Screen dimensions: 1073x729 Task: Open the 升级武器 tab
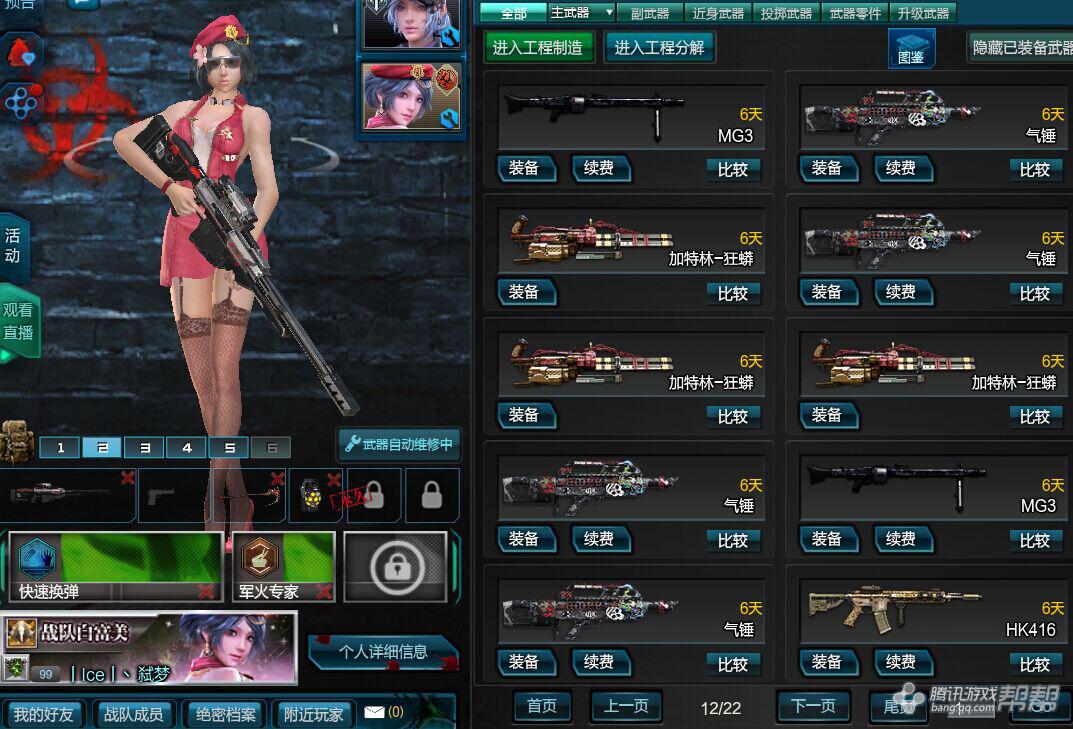coord(923,13)
